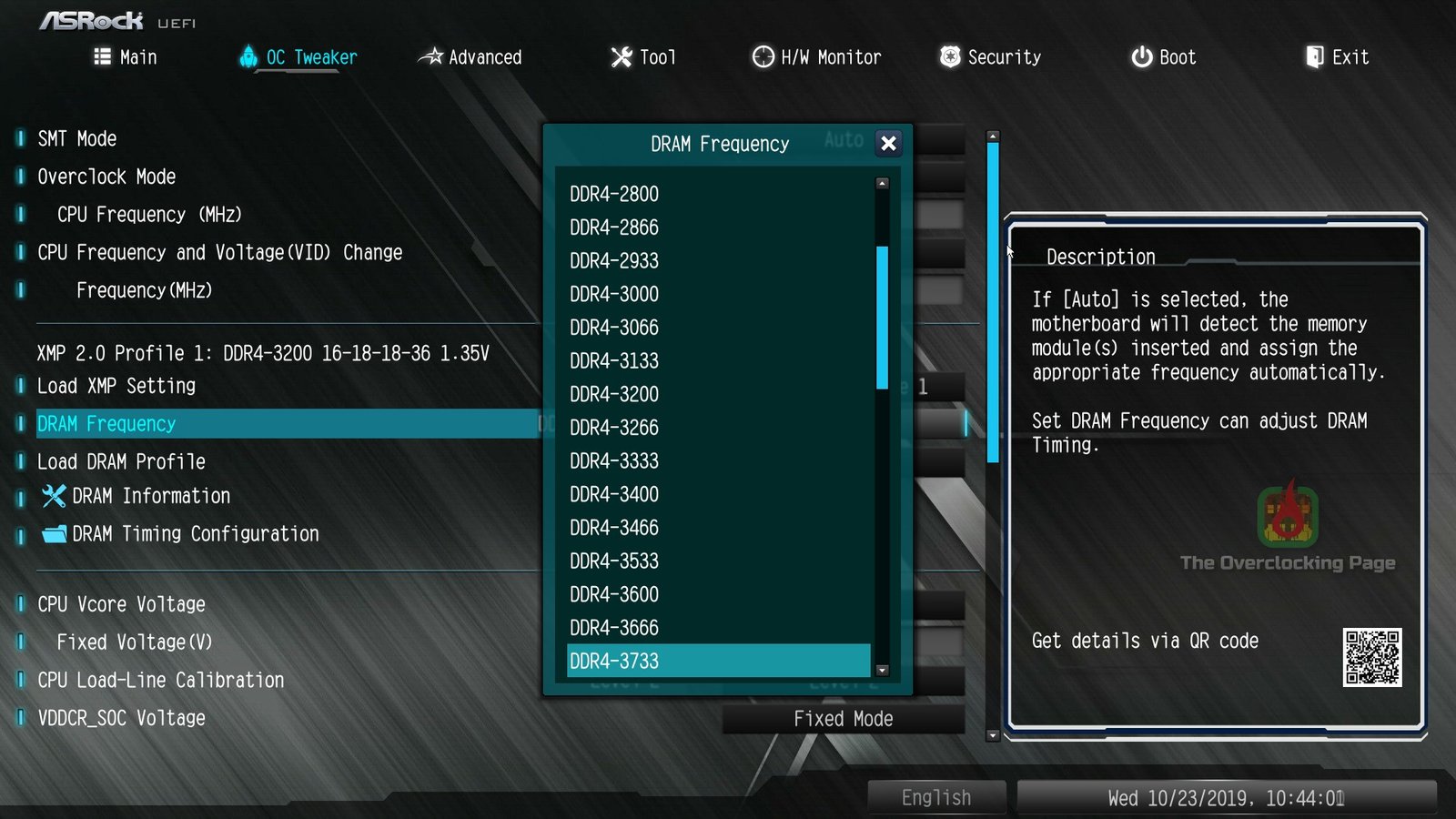Open the English language selector
Screen dimensions: 1456x819
coord(936,796)
